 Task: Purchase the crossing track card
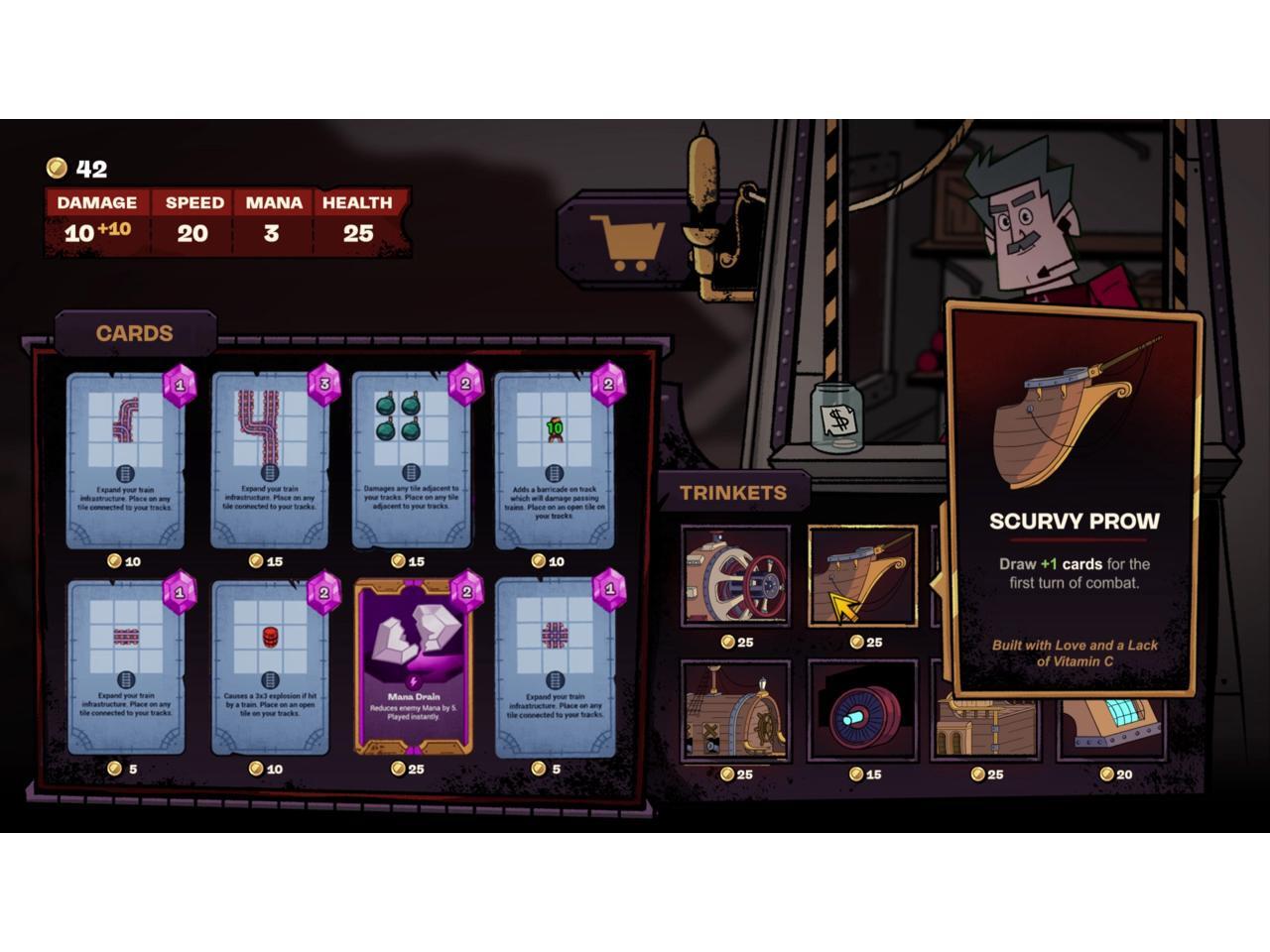coord(554,666)
